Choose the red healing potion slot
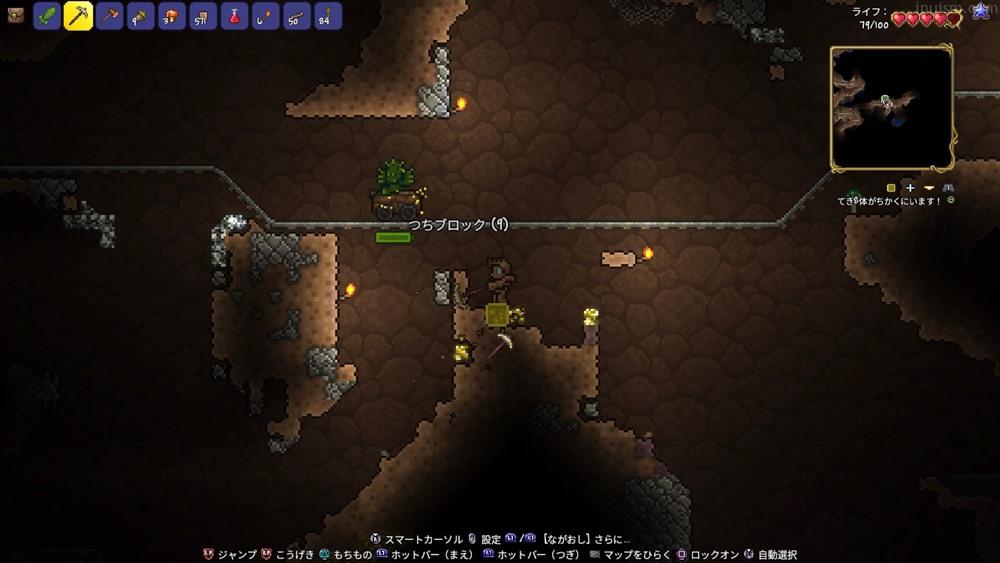The width and height of the screenshot is (1000, 563). click(x=234, y=16)
